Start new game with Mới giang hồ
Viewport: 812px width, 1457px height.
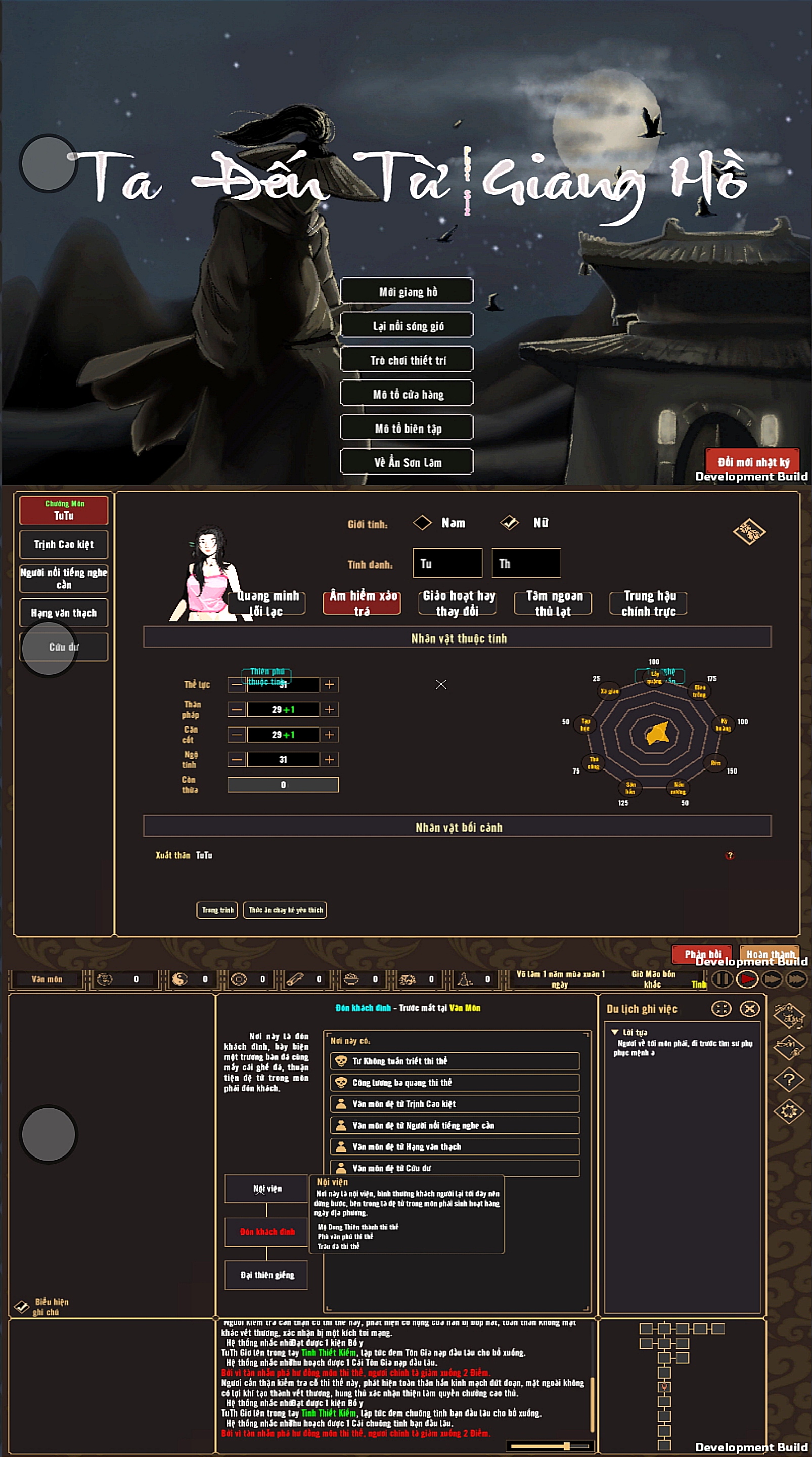(x=407, y=291)
